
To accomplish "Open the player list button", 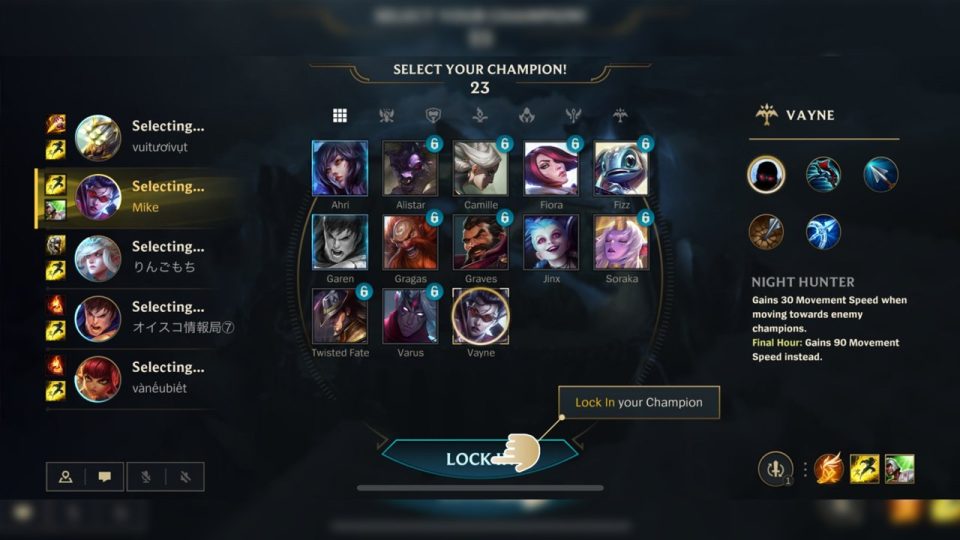I will (x=66, y=477).
